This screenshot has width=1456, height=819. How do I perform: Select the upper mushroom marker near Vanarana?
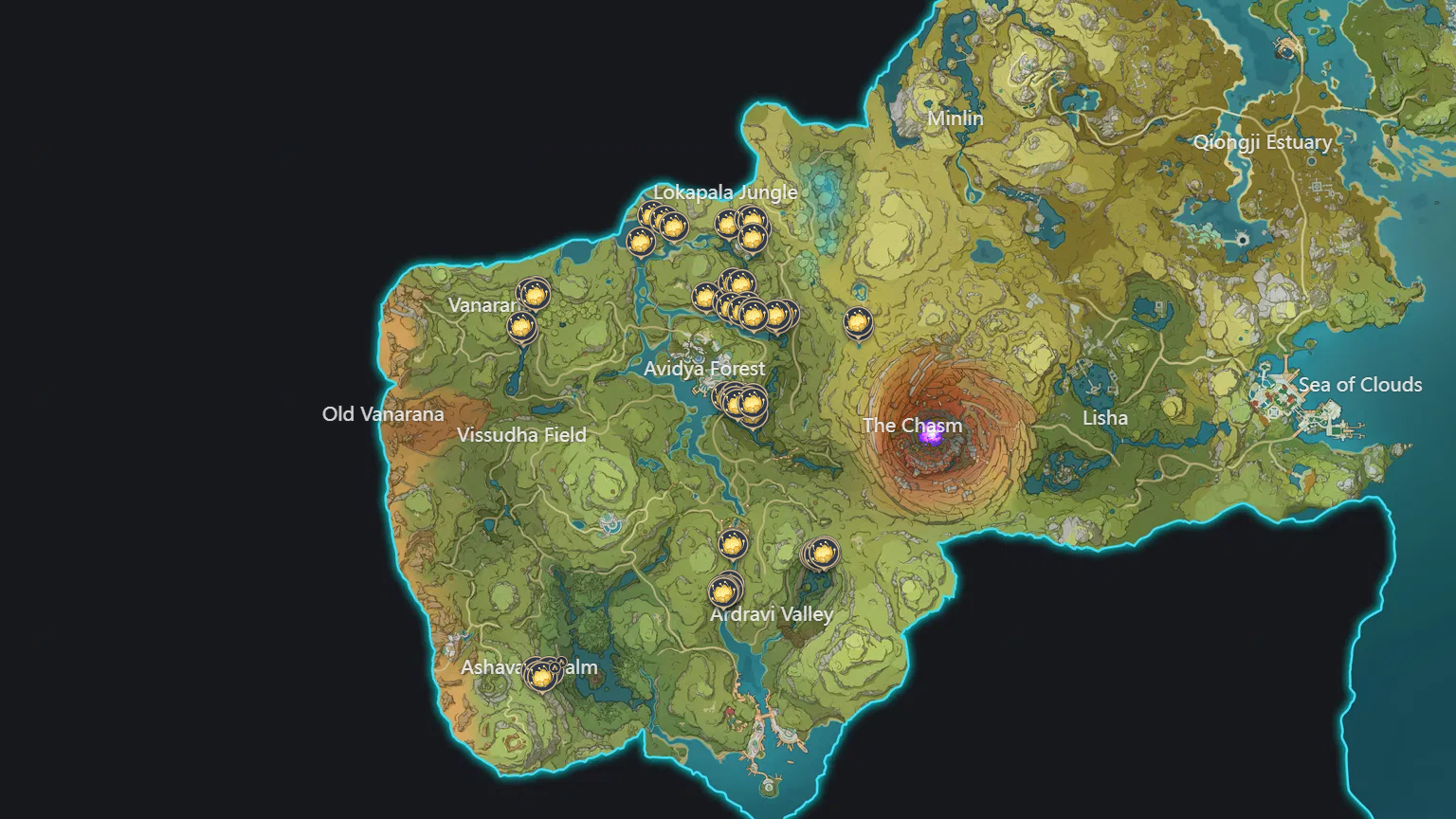(x=536, y=293)
